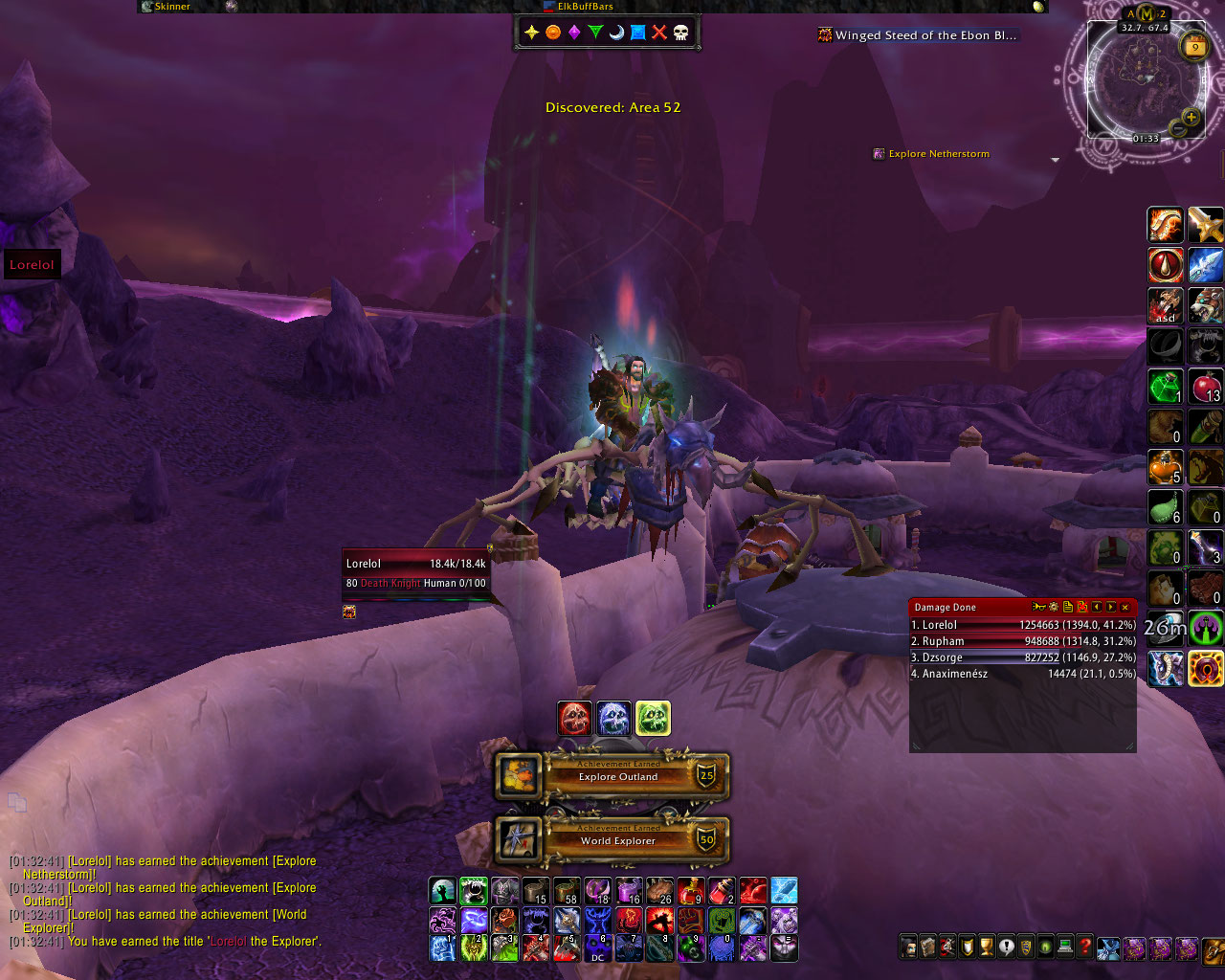This screenshot has width=1225, height=980.
Task: Open the red question mark help button
Action: 1084,947
